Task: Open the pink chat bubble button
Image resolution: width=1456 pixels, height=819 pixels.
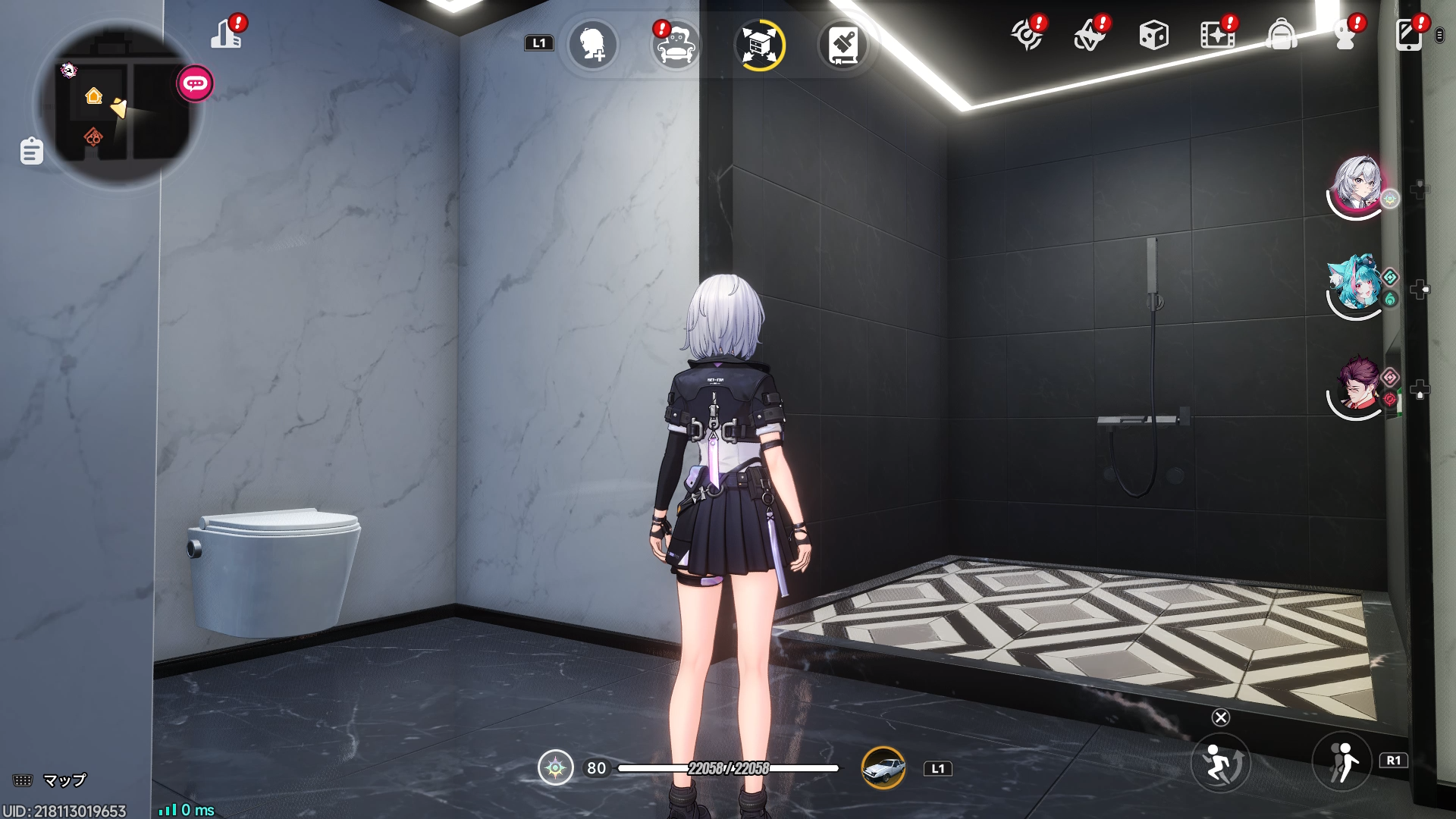Action: [195, 83]
